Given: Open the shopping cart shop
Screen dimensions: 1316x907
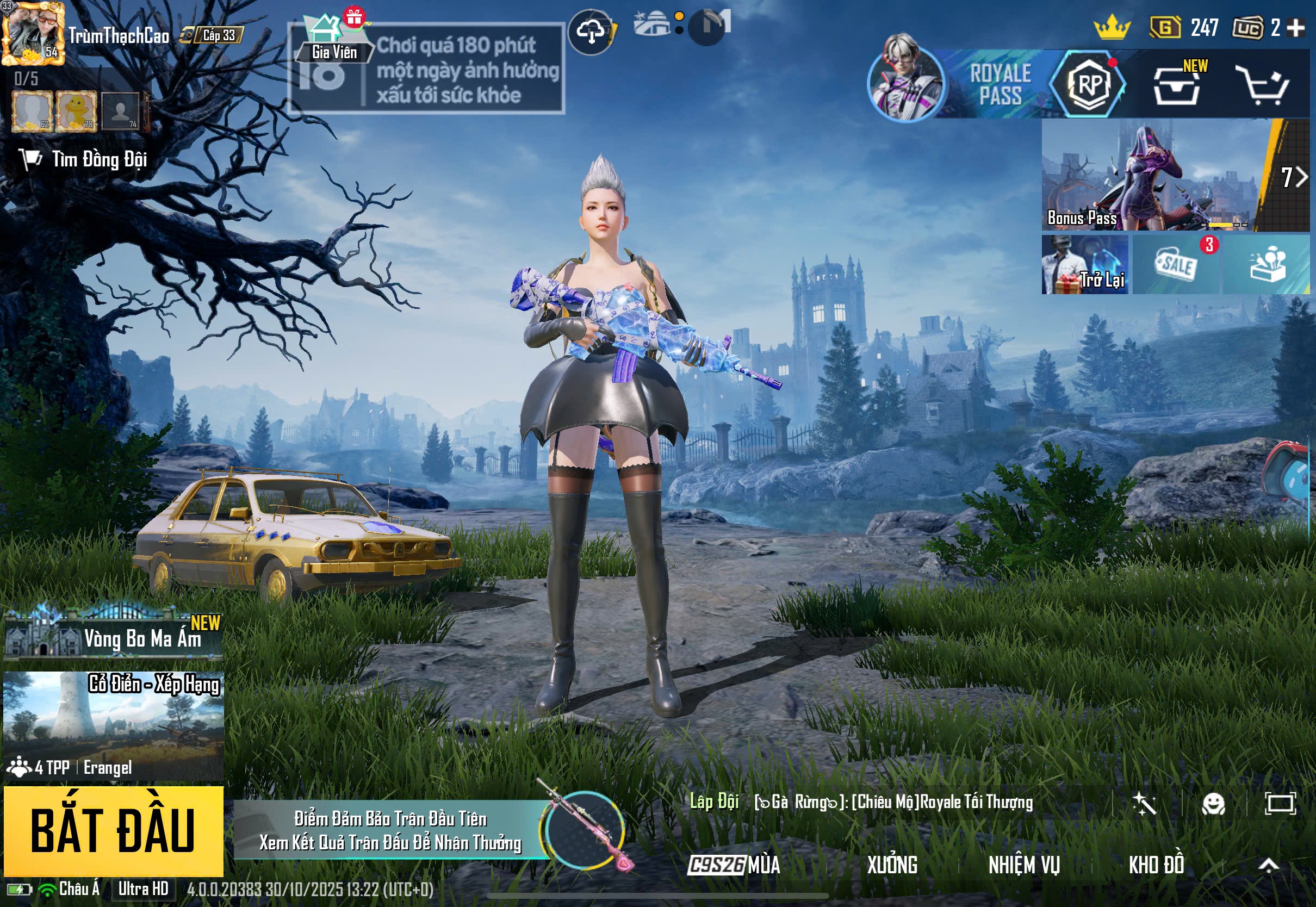Looking at the screenshot, I should point(1263,85).
